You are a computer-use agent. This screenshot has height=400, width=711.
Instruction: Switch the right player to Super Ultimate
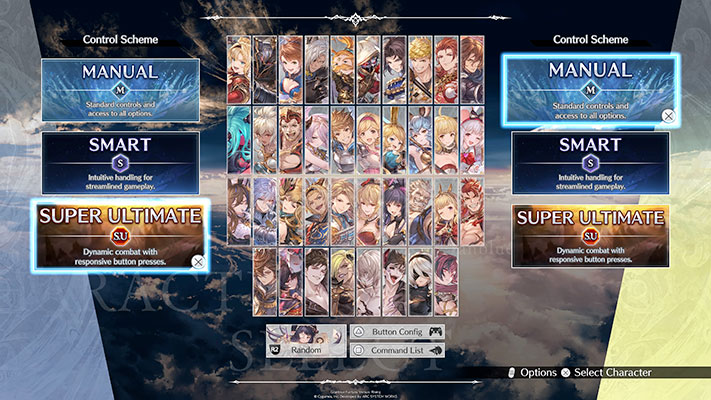(x=591, y=234)
